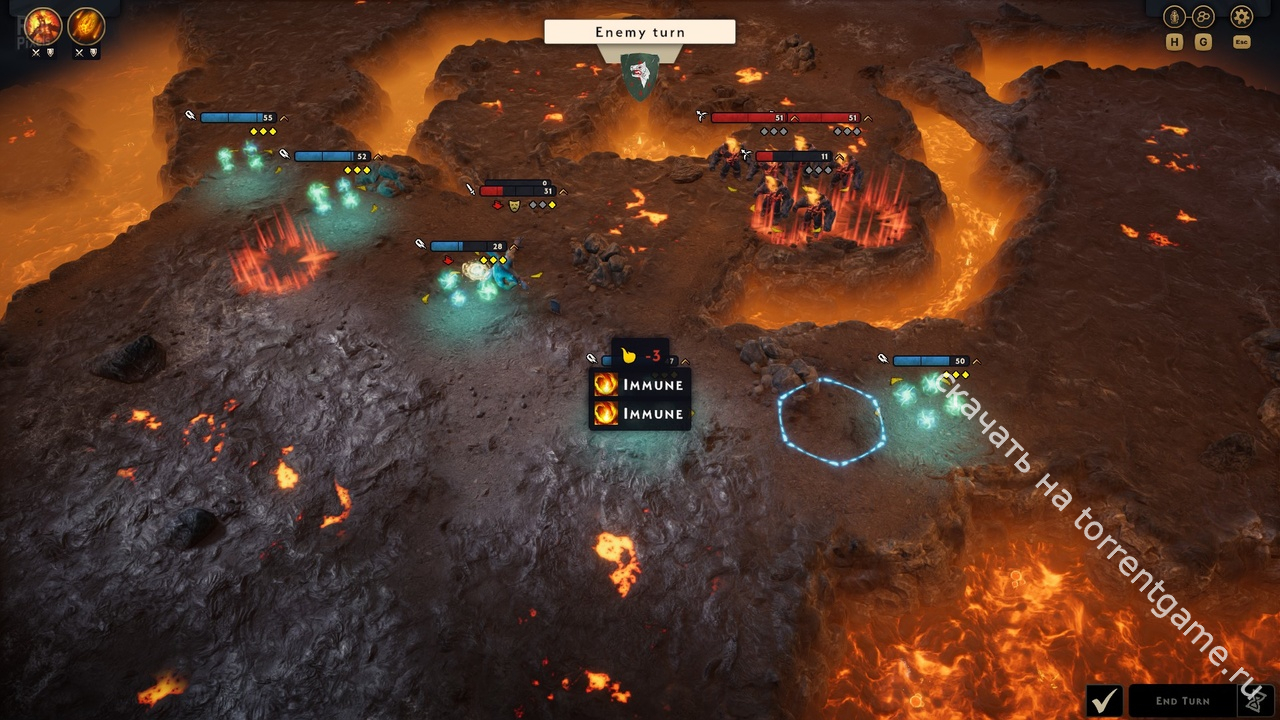The image size is (1280, 720).
Task: Click the beetle-shaped icon in the top bar
Action: click(x=1174, y=17)
